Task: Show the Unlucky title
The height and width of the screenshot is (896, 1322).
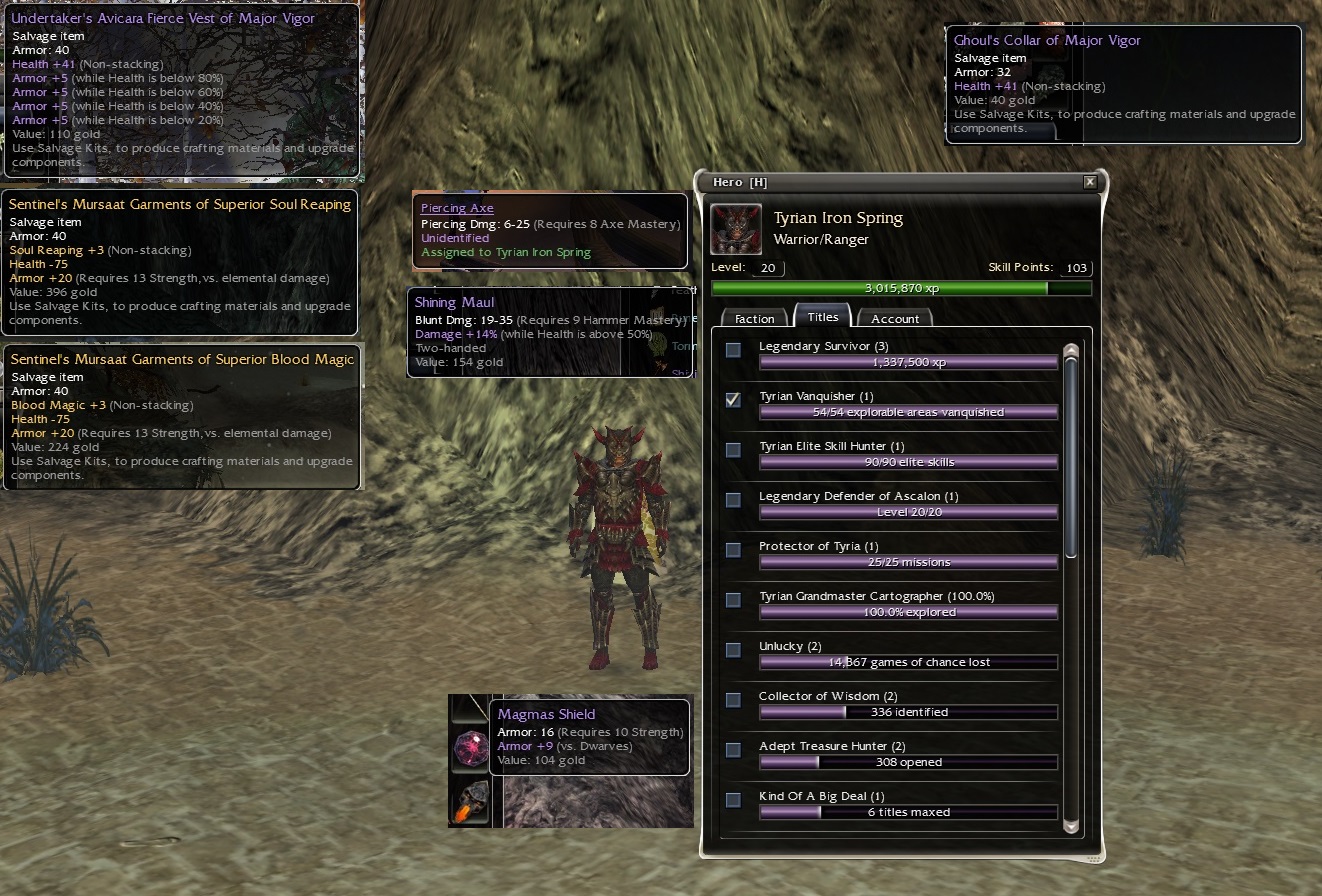Action: click(734, 650)
